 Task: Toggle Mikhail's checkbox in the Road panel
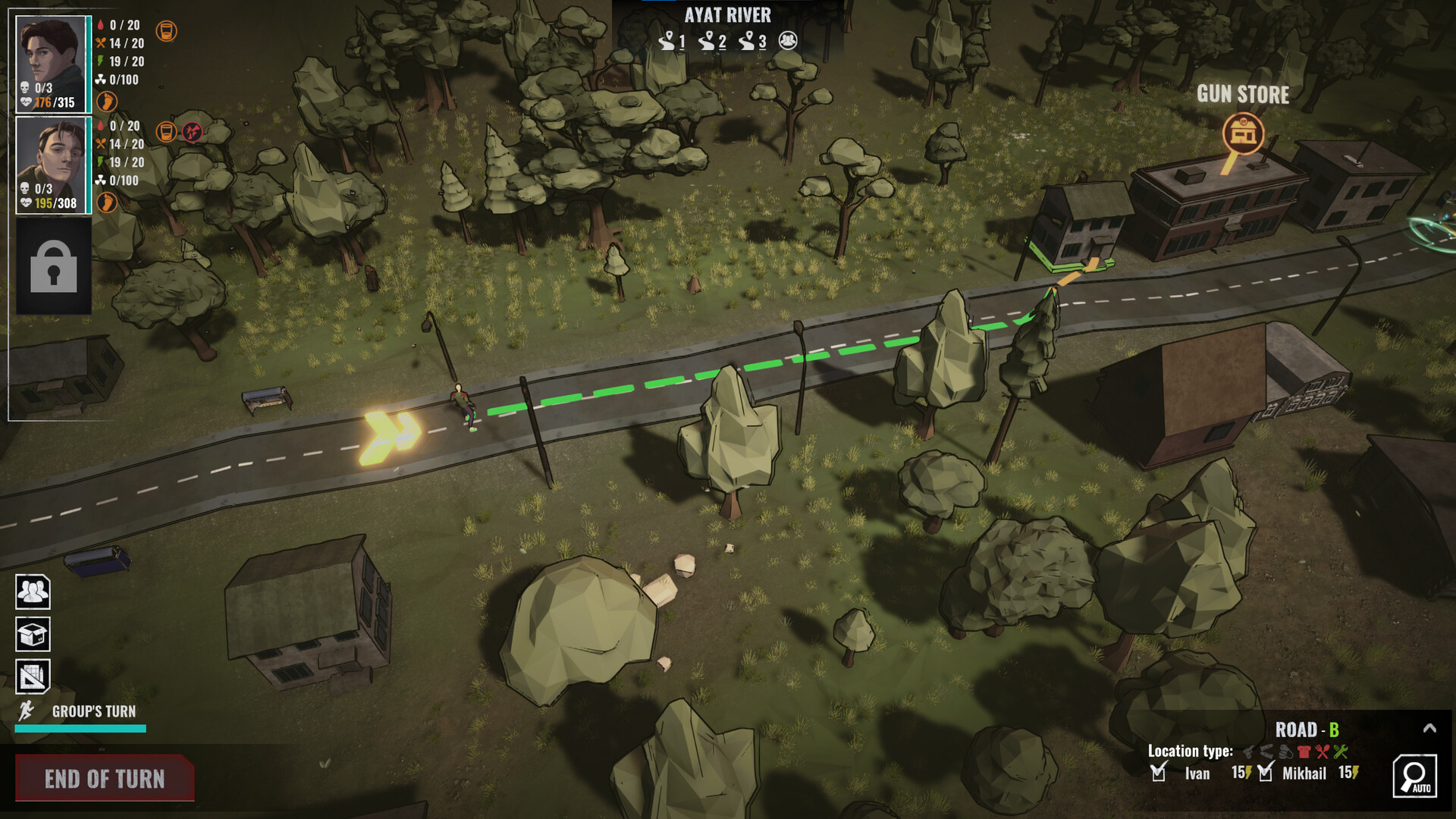coord(1265,773)
